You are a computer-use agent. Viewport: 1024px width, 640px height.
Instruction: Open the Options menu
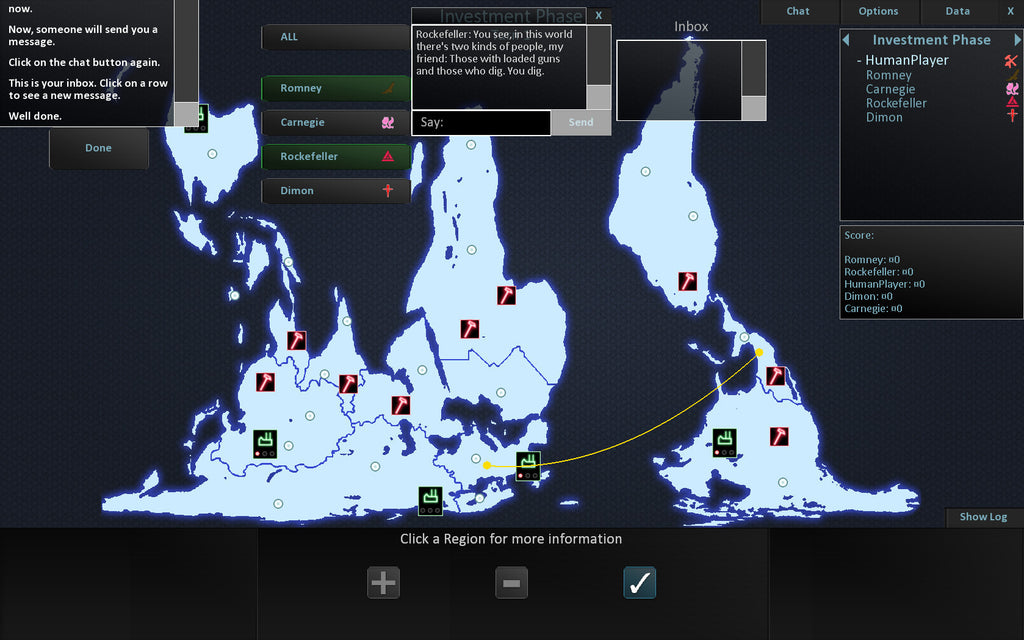[x=878, y=11]
